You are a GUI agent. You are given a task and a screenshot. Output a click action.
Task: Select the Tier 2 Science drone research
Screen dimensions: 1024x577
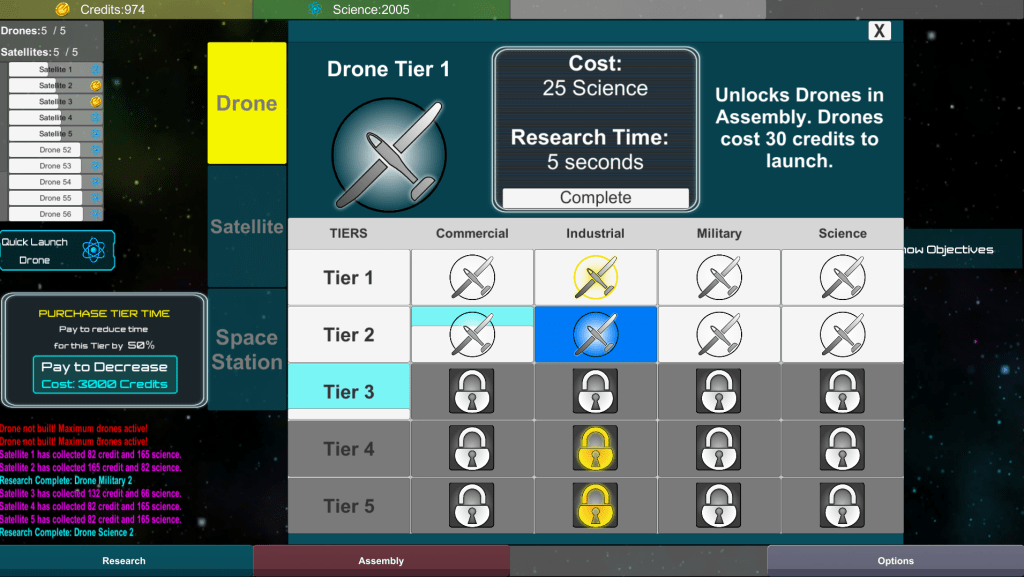[842, 334]
